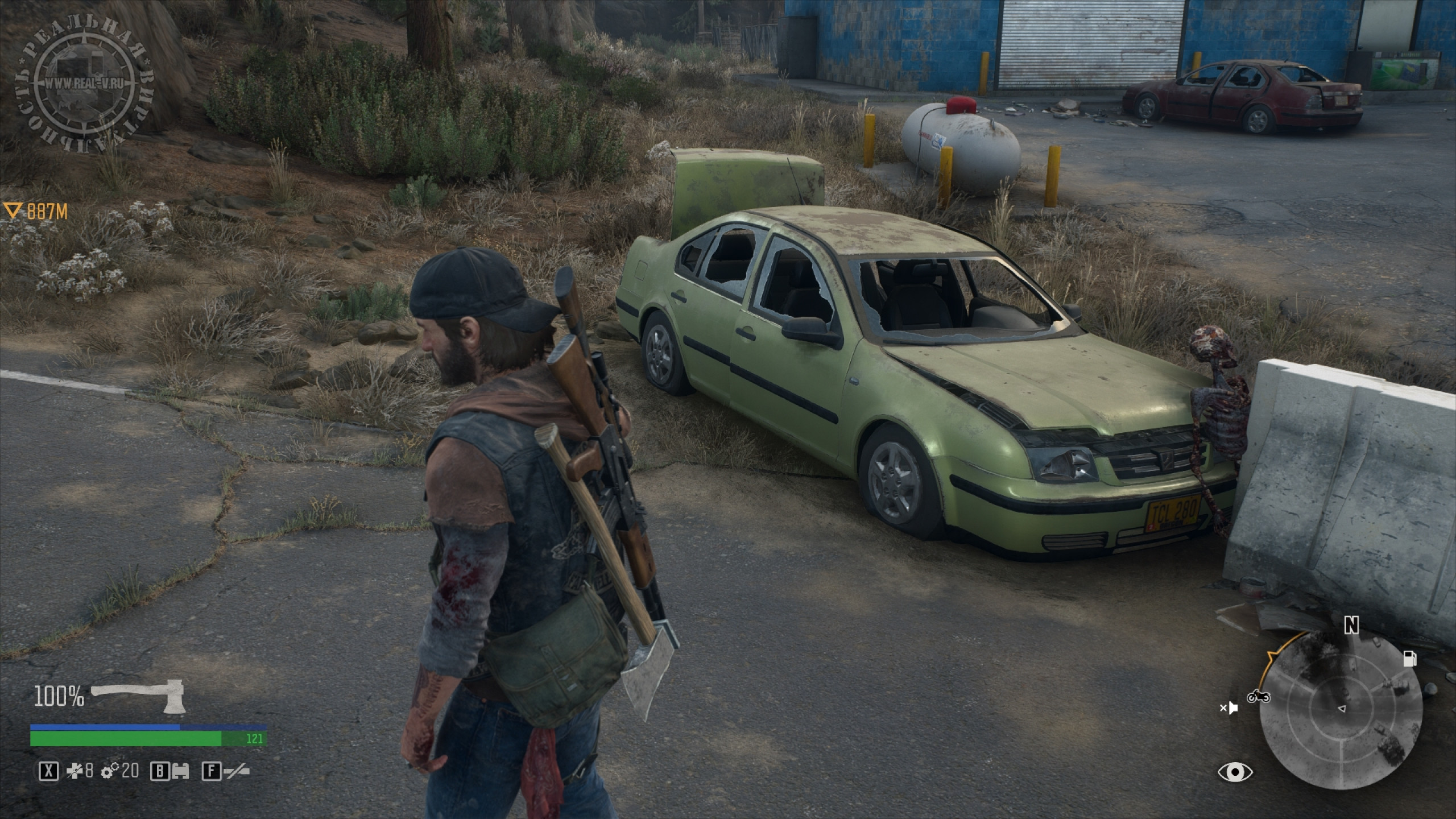The width and height of the screenshot is (1456, 819).
Task: Click the north compass letter on minimap
Action: pyautogui.click(x=1351, y=626)
